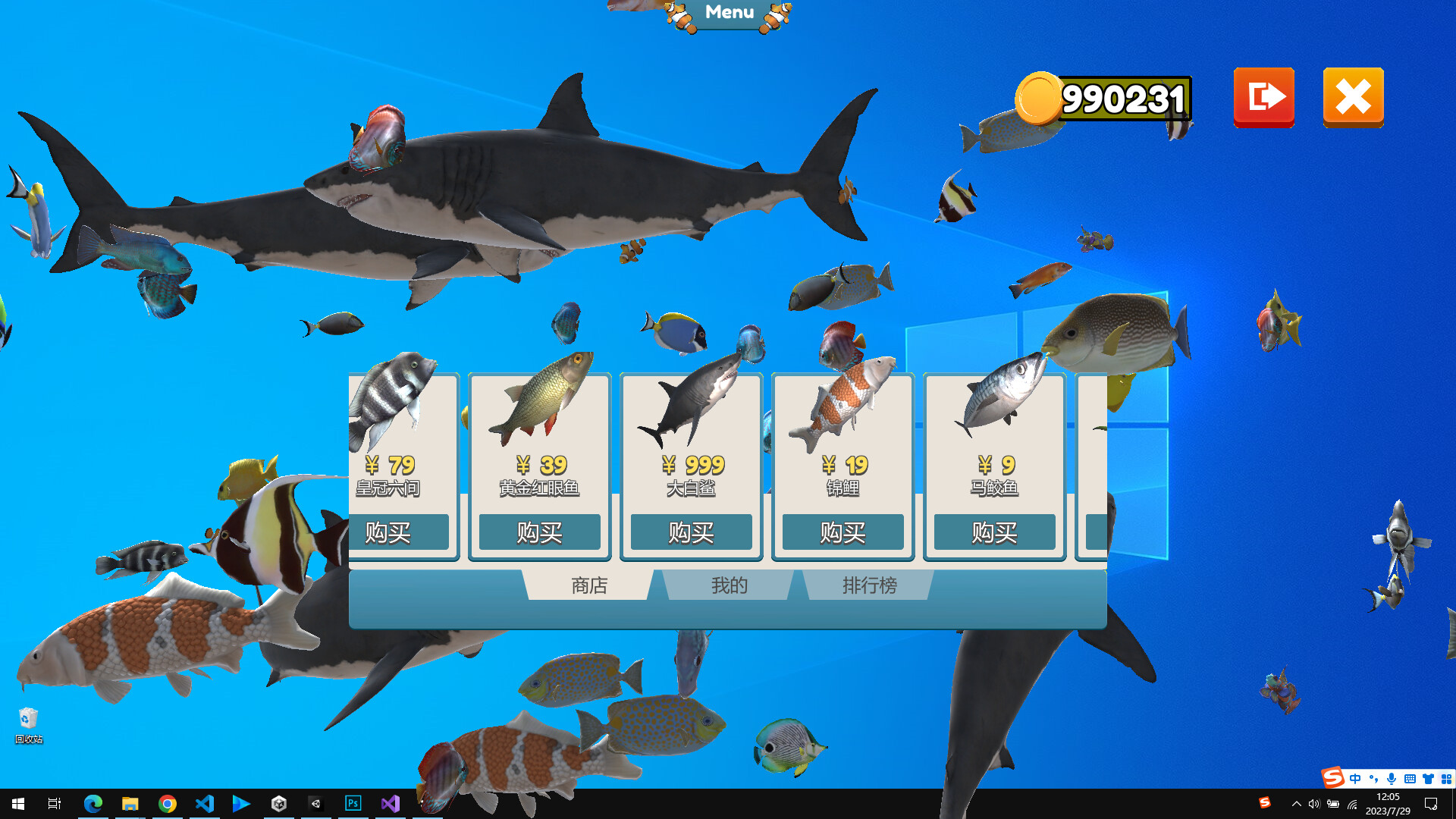Toggle the microphone voice input in Sogou bar

pyautogui.click(x=1392, y=778)
